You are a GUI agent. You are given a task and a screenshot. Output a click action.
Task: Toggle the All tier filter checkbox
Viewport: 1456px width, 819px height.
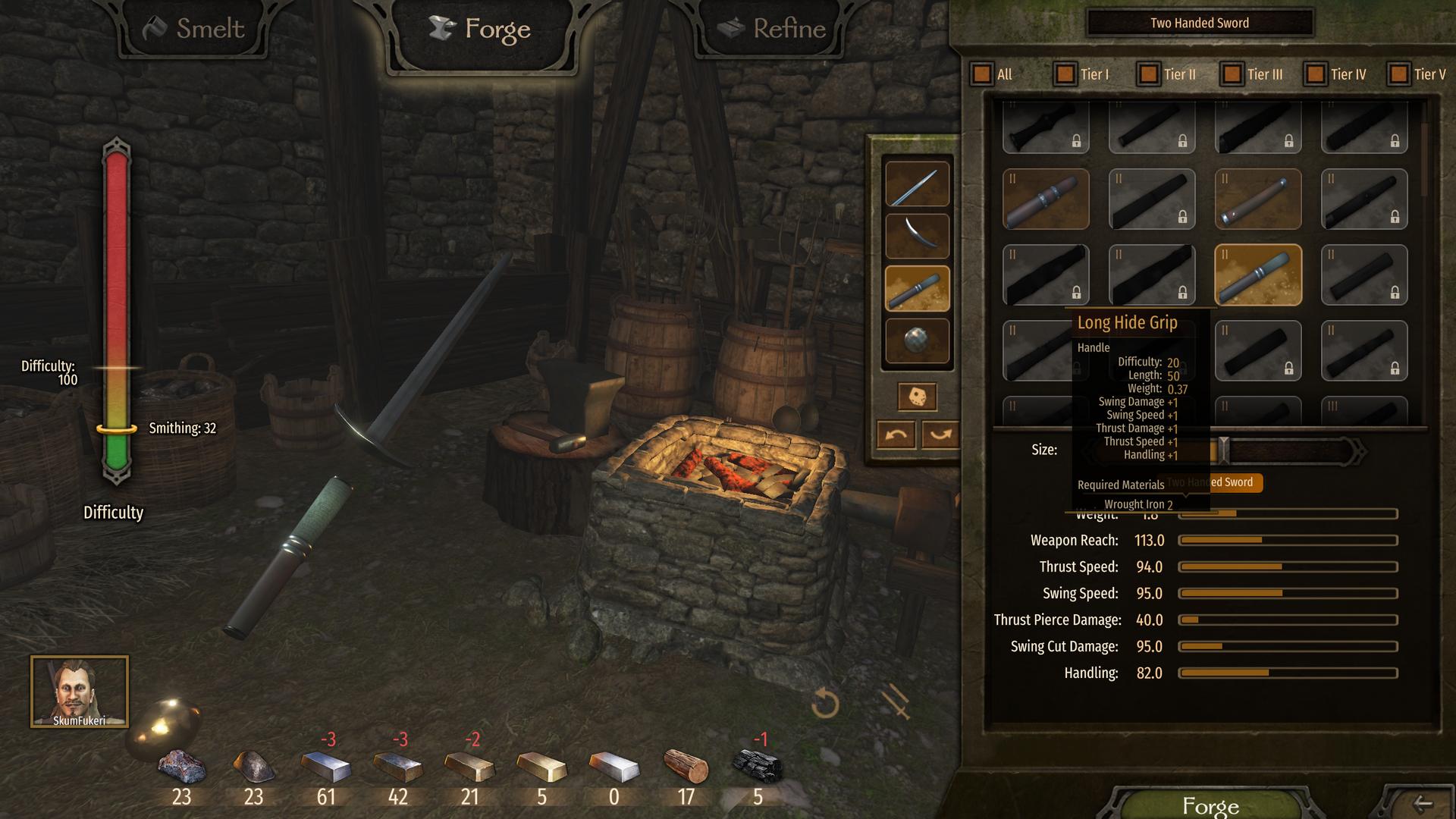[x=982, y=74]
